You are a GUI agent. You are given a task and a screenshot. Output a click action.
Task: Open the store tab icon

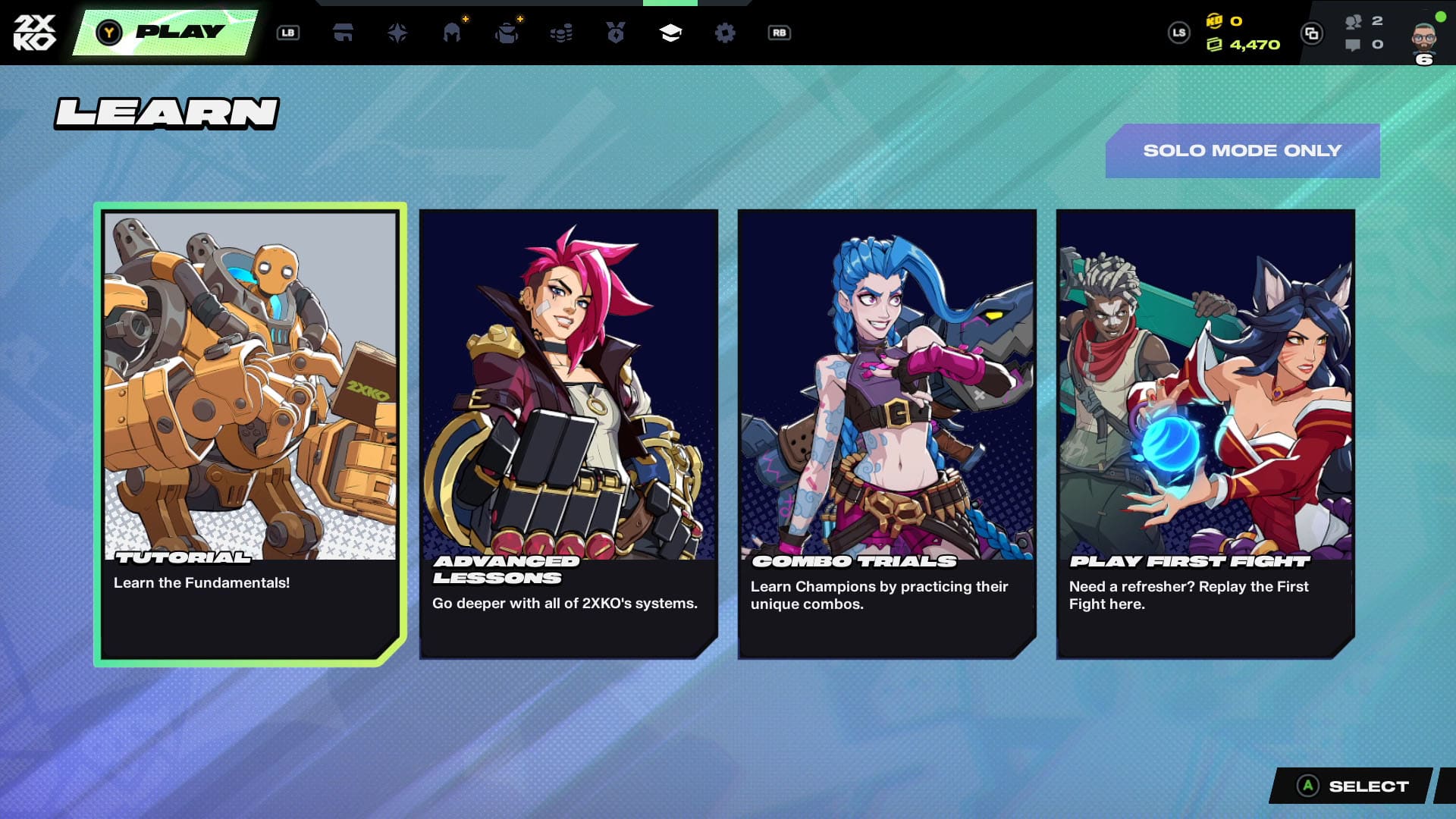click(343, 33)
